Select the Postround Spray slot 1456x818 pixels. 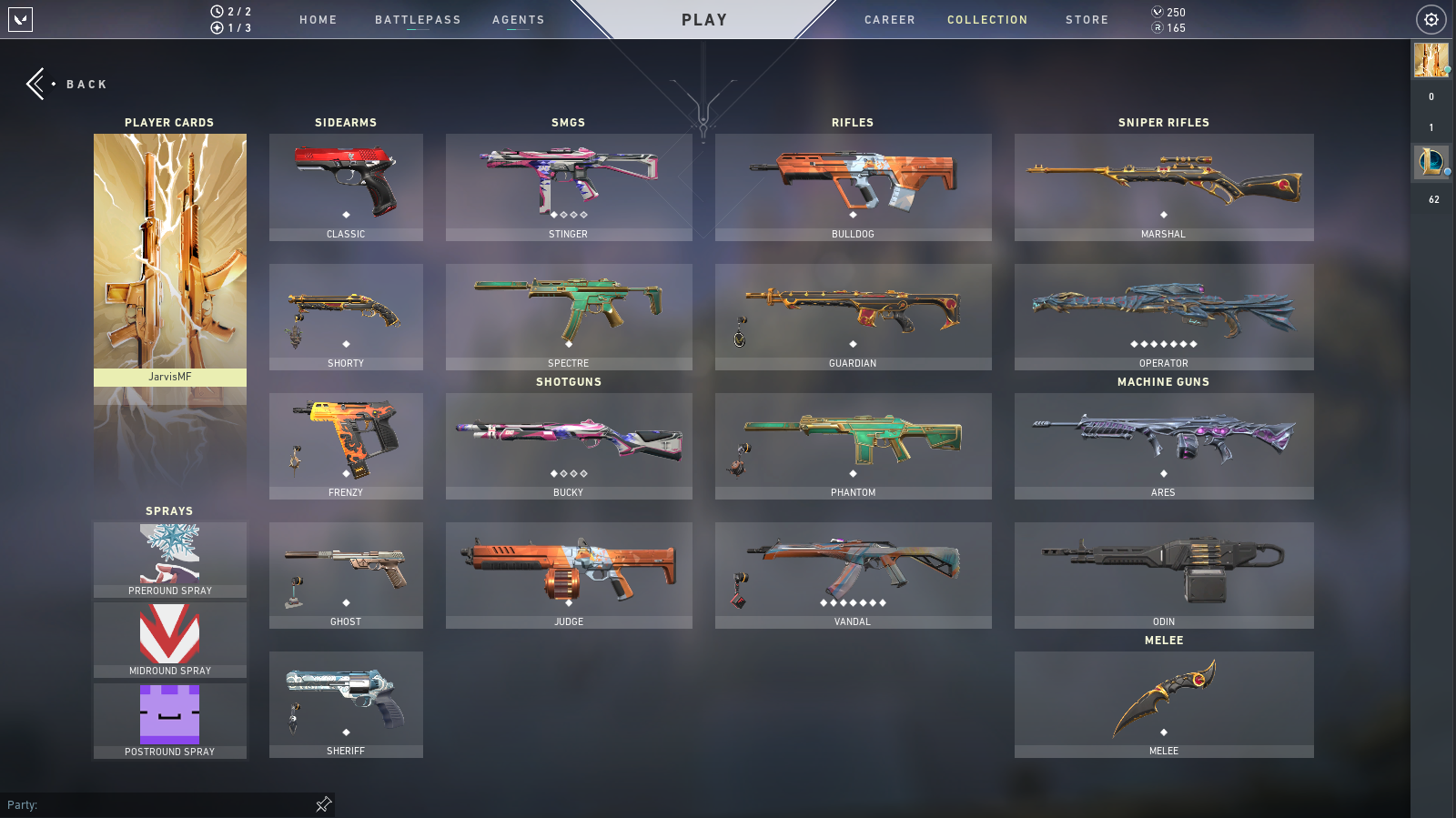[170, 721]
